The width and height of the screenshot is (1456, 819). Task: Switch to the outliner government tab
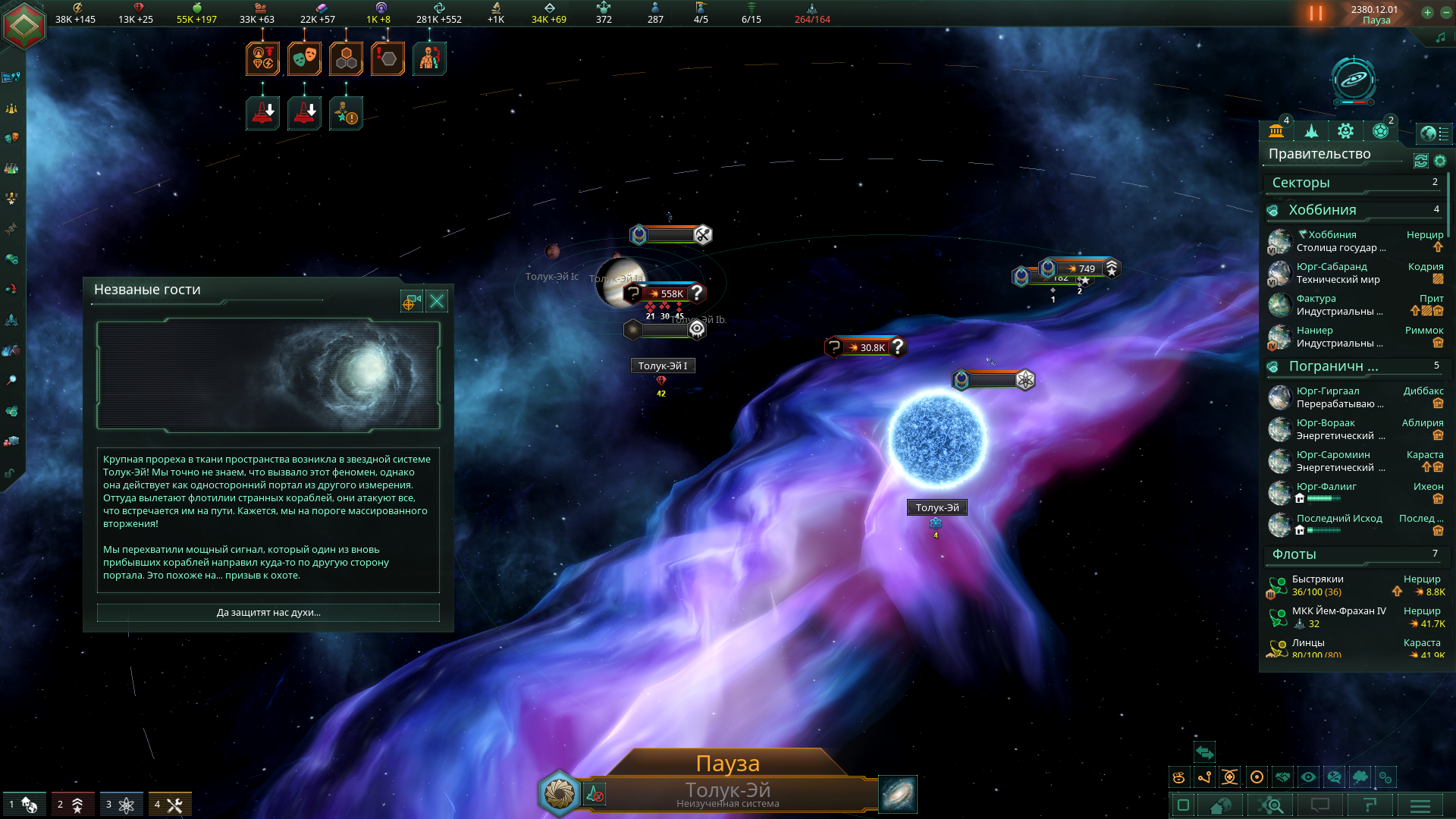point(1276,131)
